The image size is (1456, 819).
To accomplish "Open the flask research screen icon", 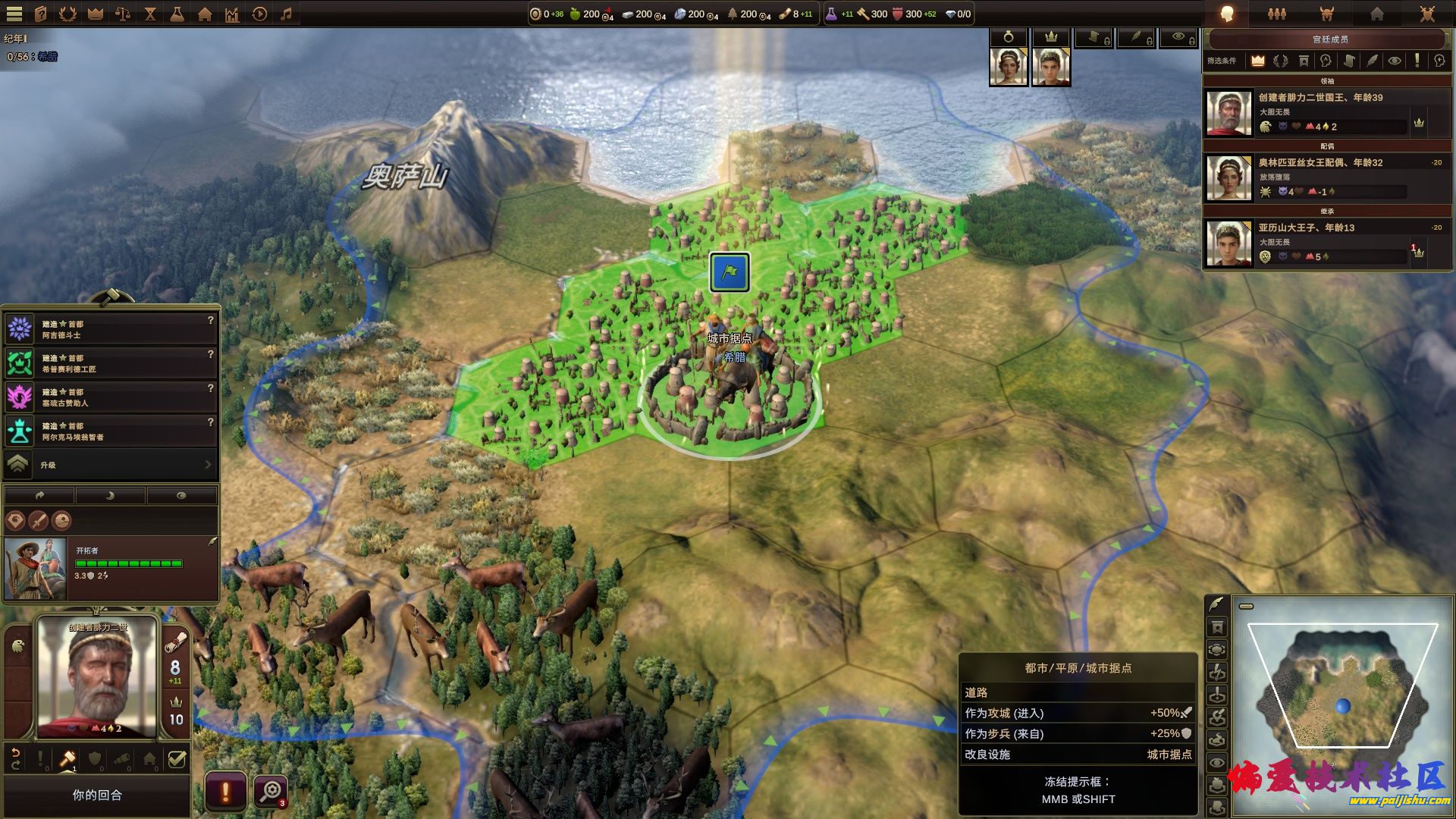I will pyautogui.click(x=177, y=14).
